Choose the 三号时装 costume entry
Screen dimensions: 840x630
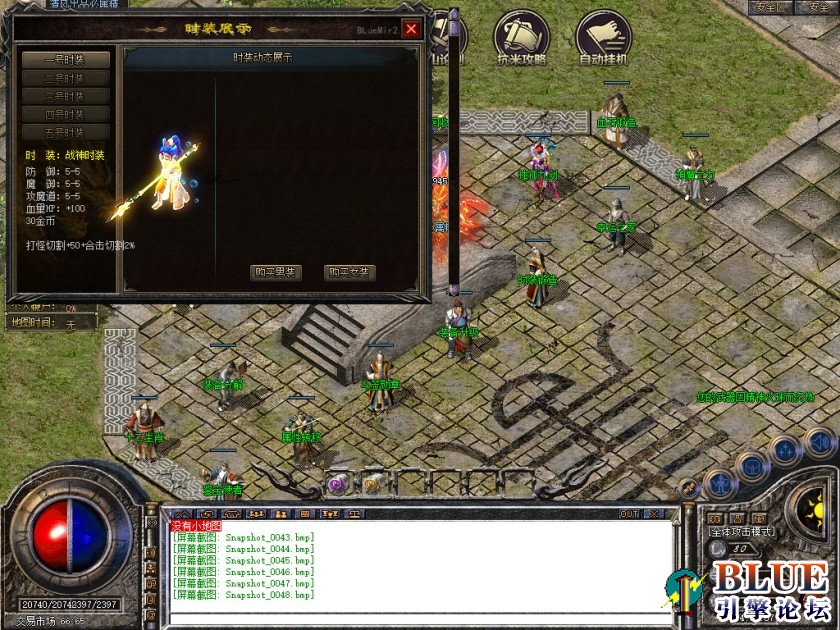(66, 96)
